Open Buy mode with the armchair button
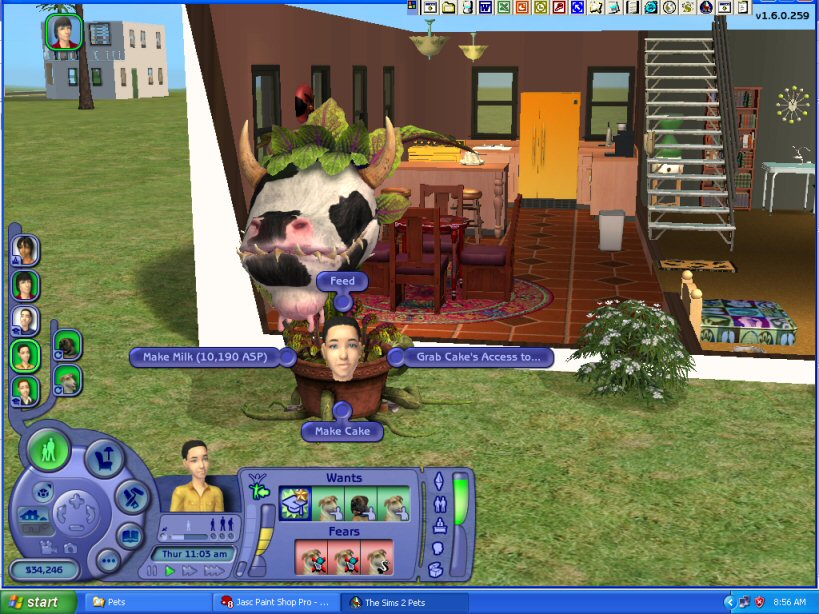Screen dimensions: 819x614 pyautogui.click(x=104, y=459)
